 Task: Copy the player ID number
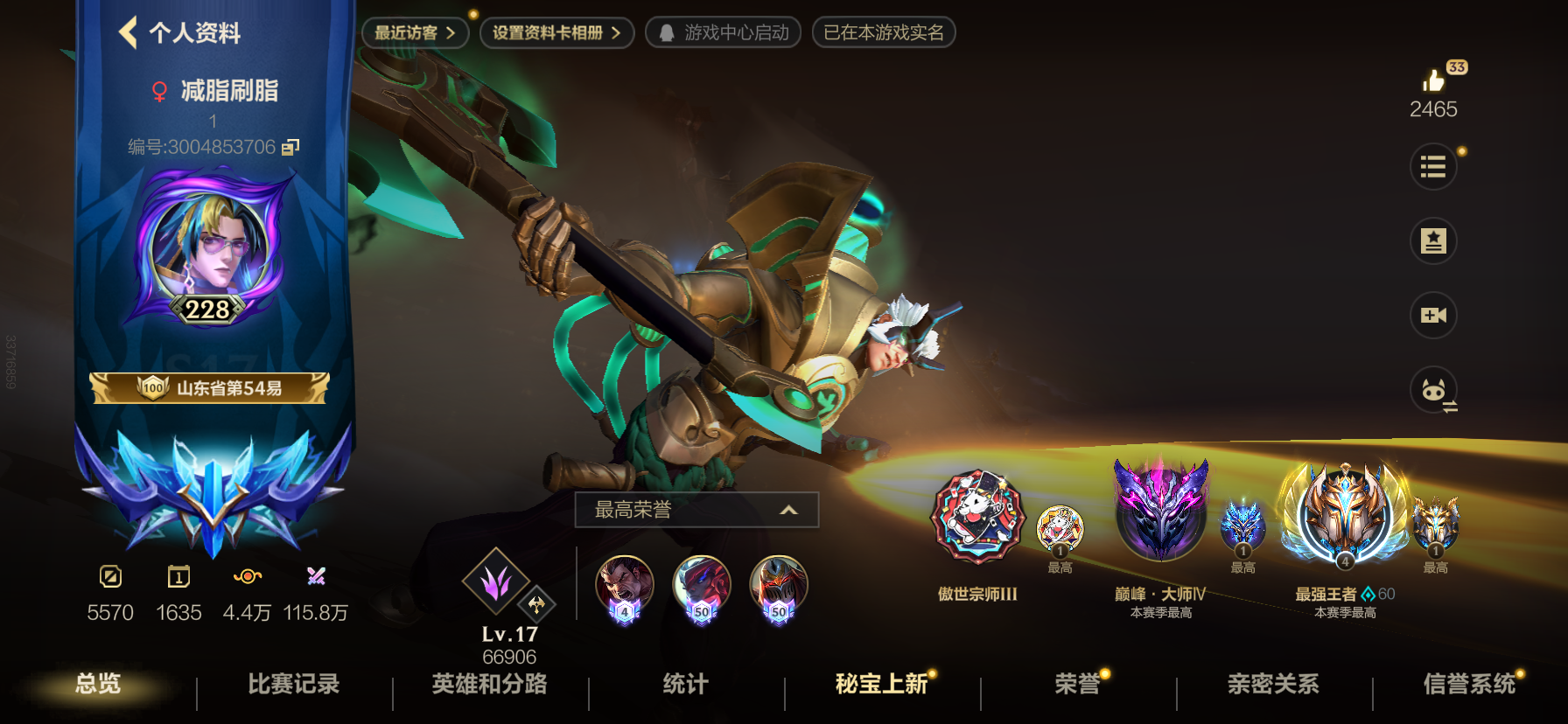pos(290,147)
